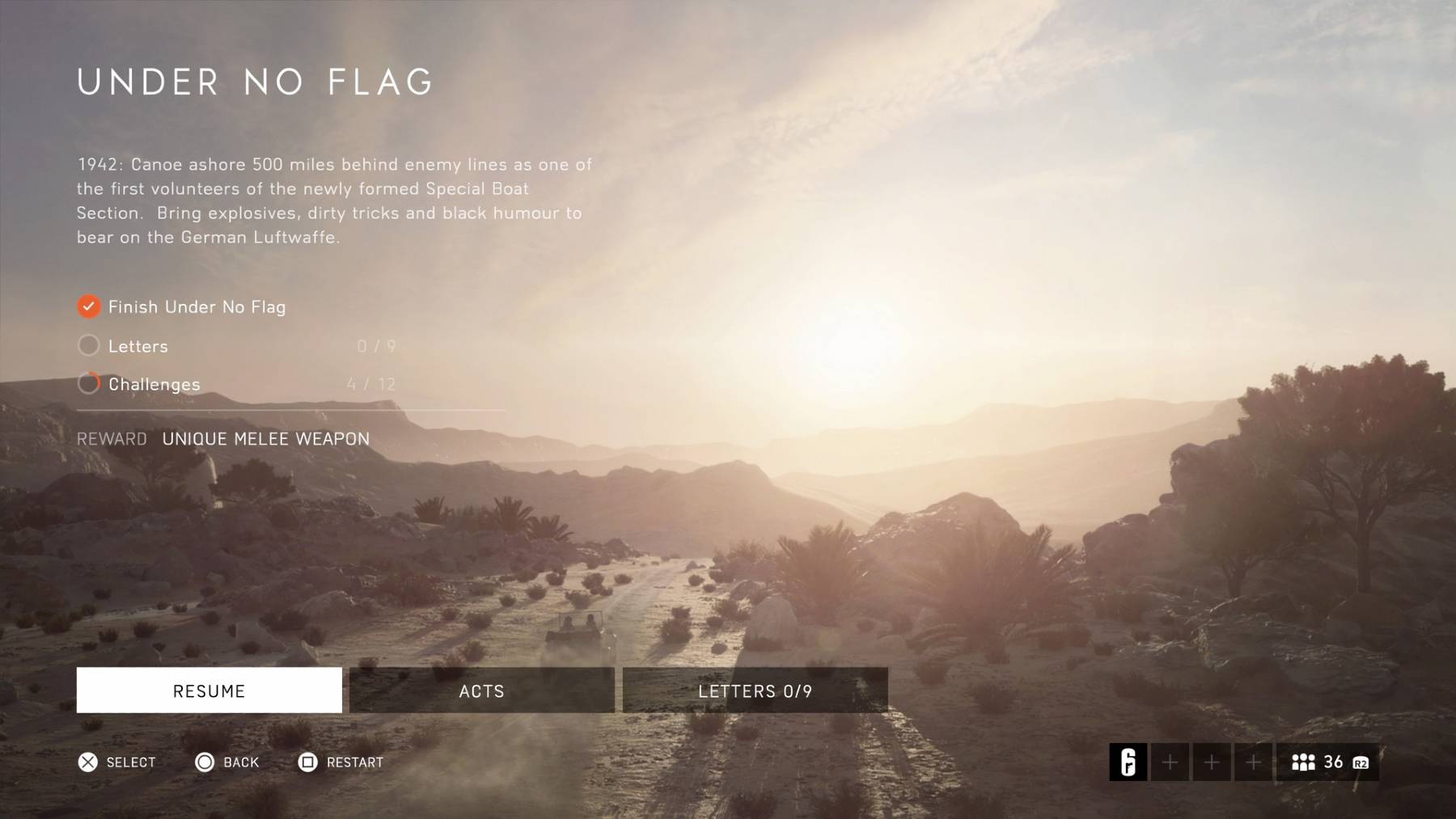Resume the Under No Flag story
This screenshot has width=1456, height=819.
[209, 690]
